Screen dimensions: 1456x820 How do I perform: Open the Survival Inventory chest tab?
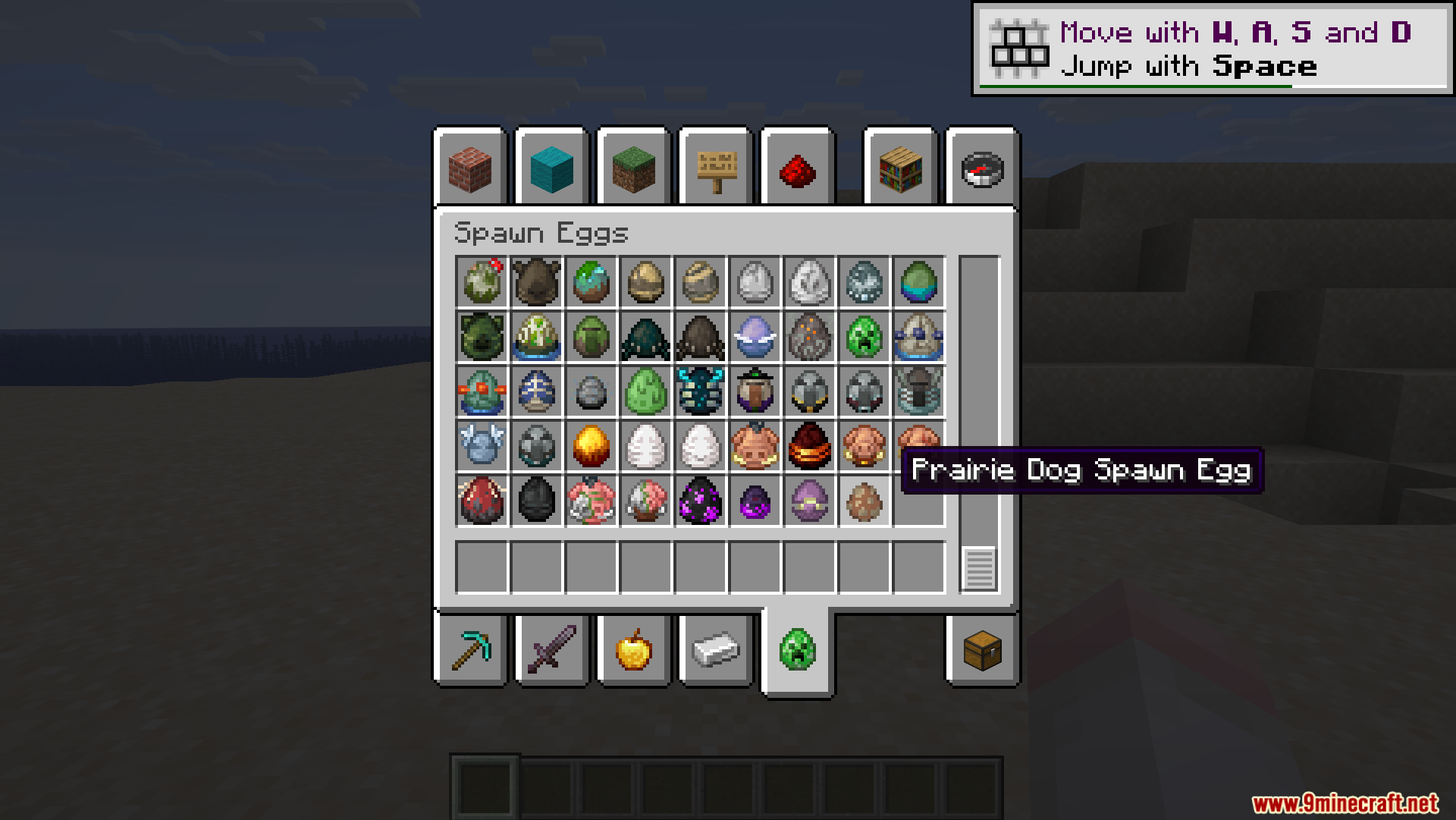(982, 651)
